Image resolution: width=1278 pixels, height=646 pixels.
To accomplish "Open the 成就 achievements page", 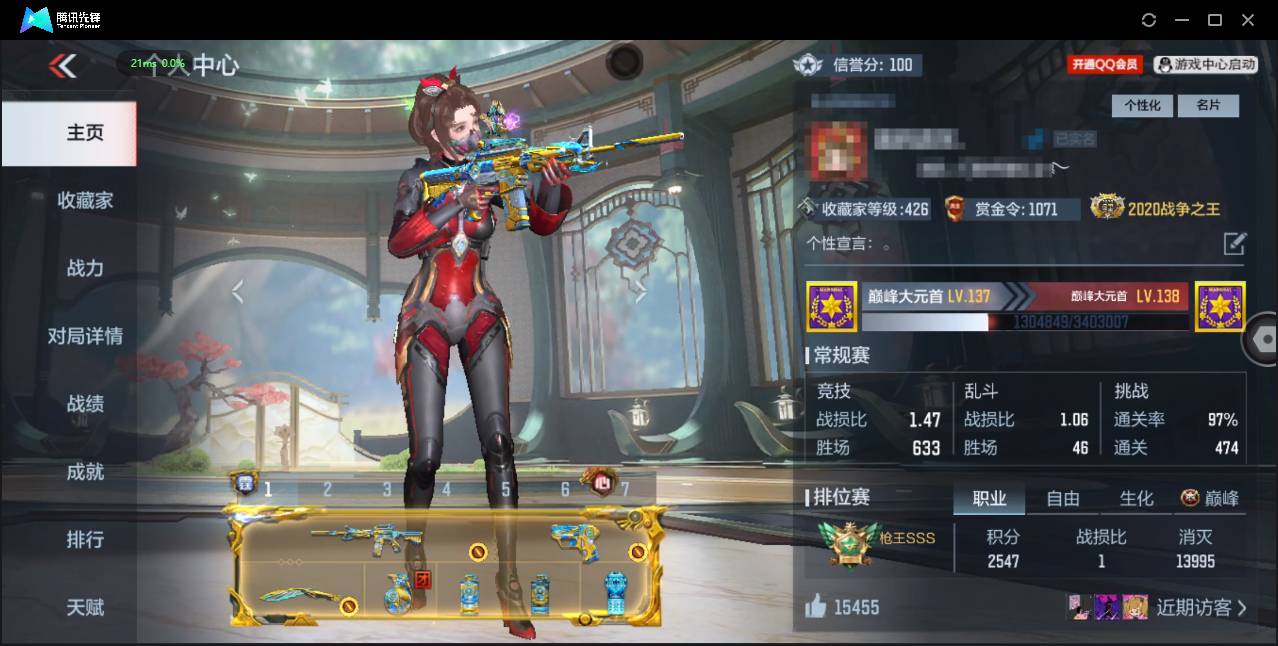I will point(85,472).
